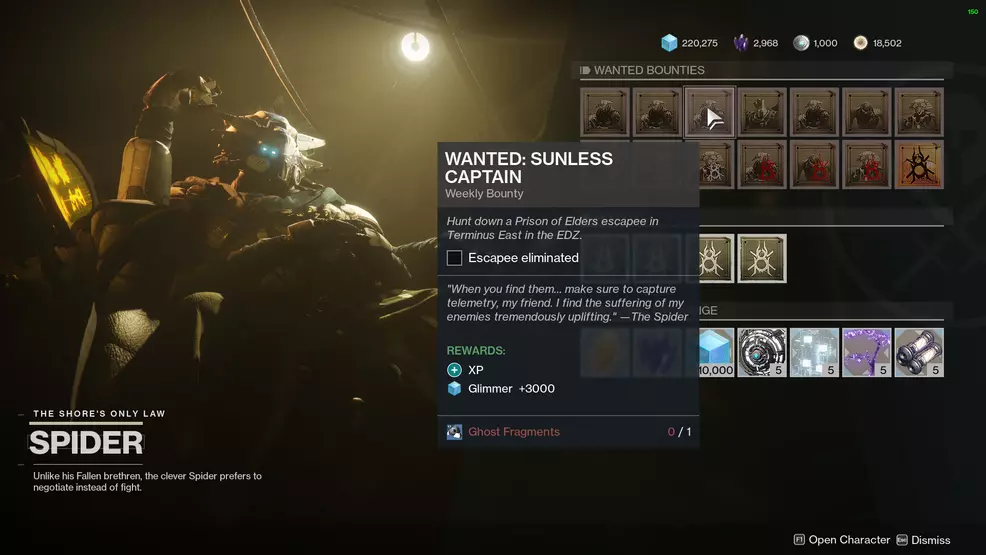Select the pale blue lattice exchange item
The height and width of the screenshot is (555, 986).
click(x=814, y=352)
